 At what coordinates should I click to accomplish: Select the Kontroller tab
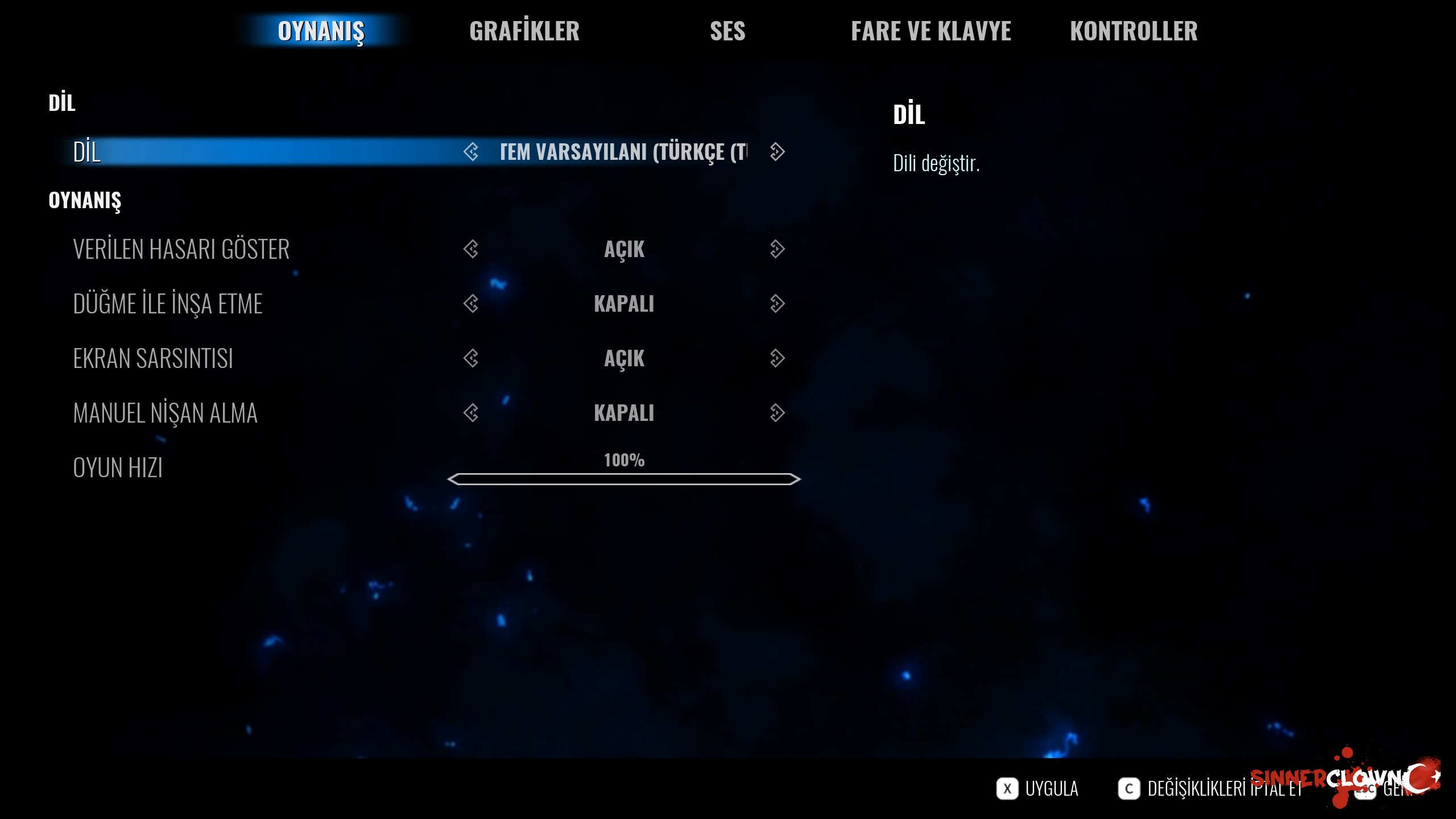tap(1134, 31)
